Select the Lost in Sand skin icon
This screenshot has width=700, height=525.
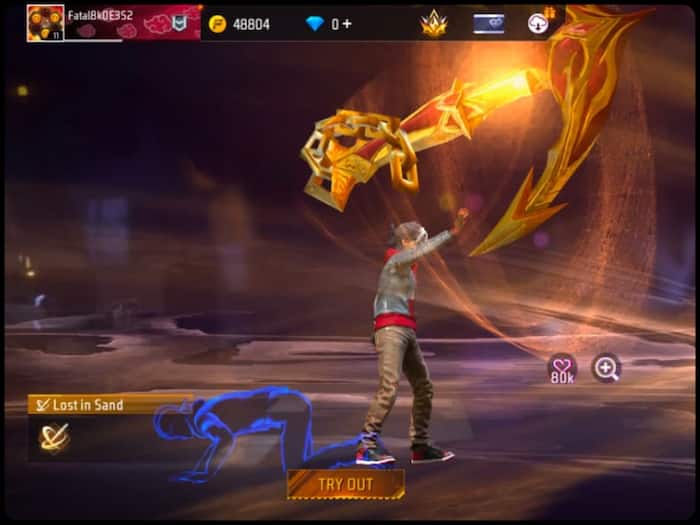pos(54,437)
